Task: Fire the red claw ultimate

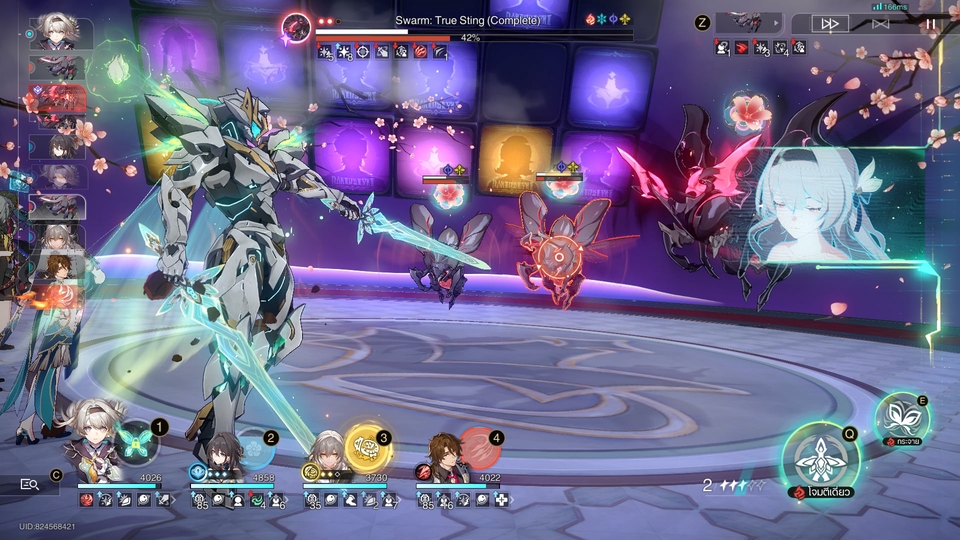Action: point(481,448)
